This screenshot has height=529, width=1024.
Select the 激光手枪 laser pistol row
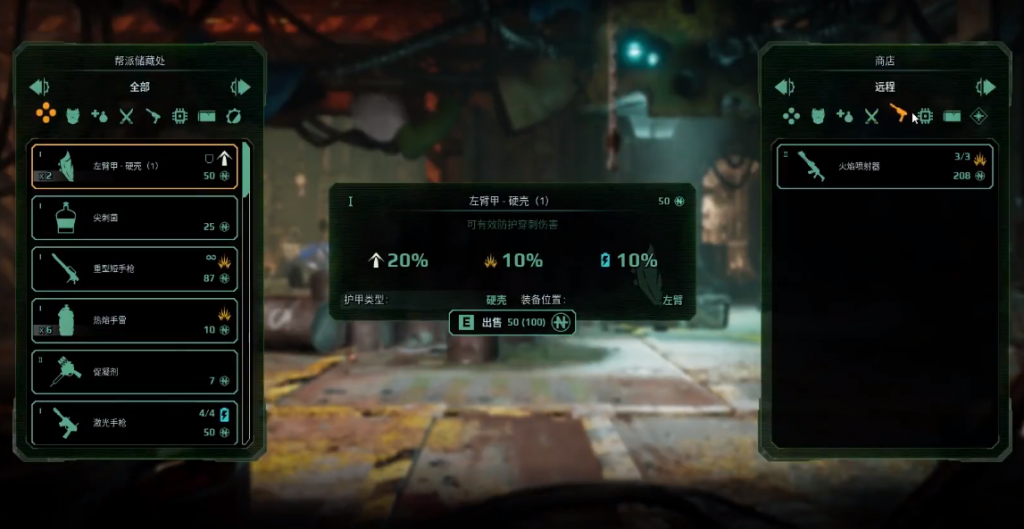coord(134,423)
